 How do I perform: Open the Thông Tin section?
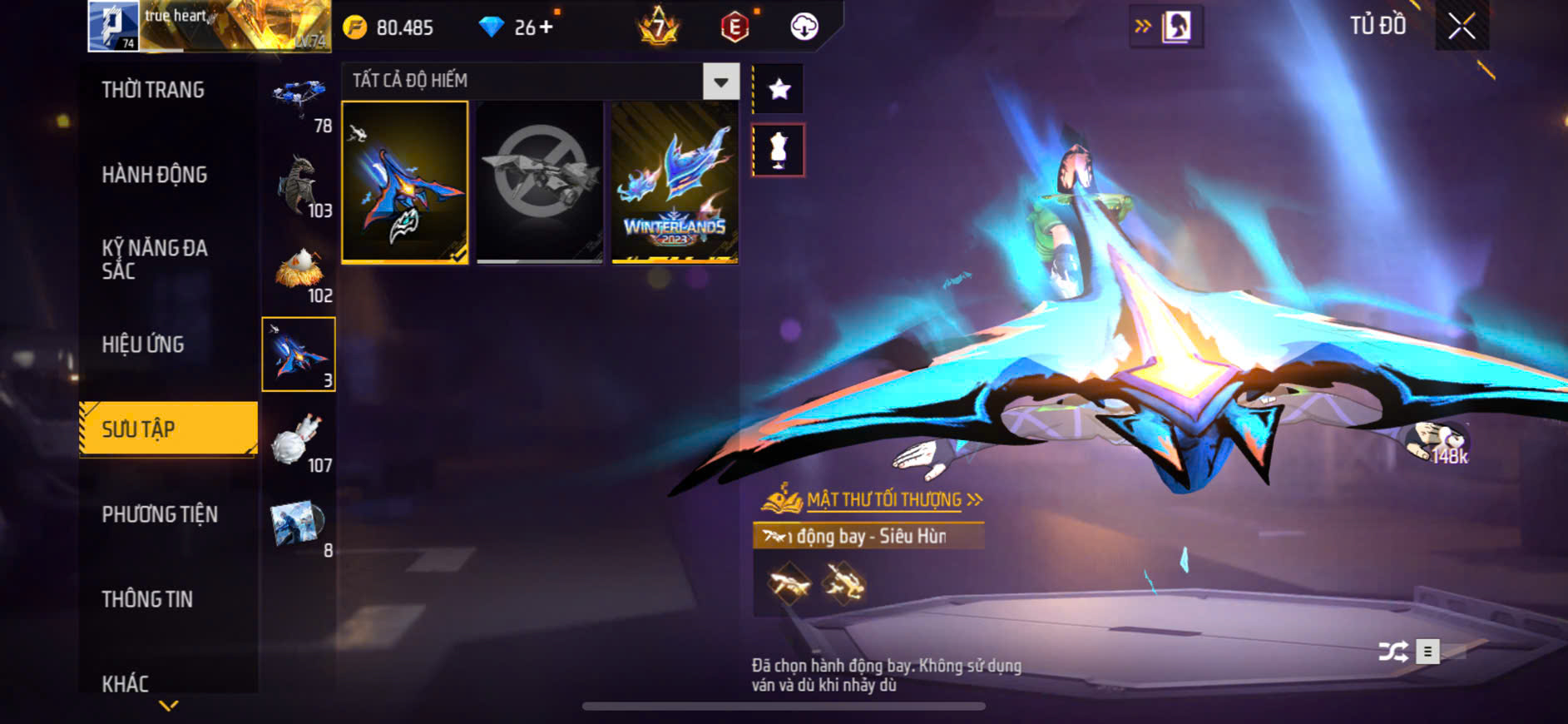147,599
